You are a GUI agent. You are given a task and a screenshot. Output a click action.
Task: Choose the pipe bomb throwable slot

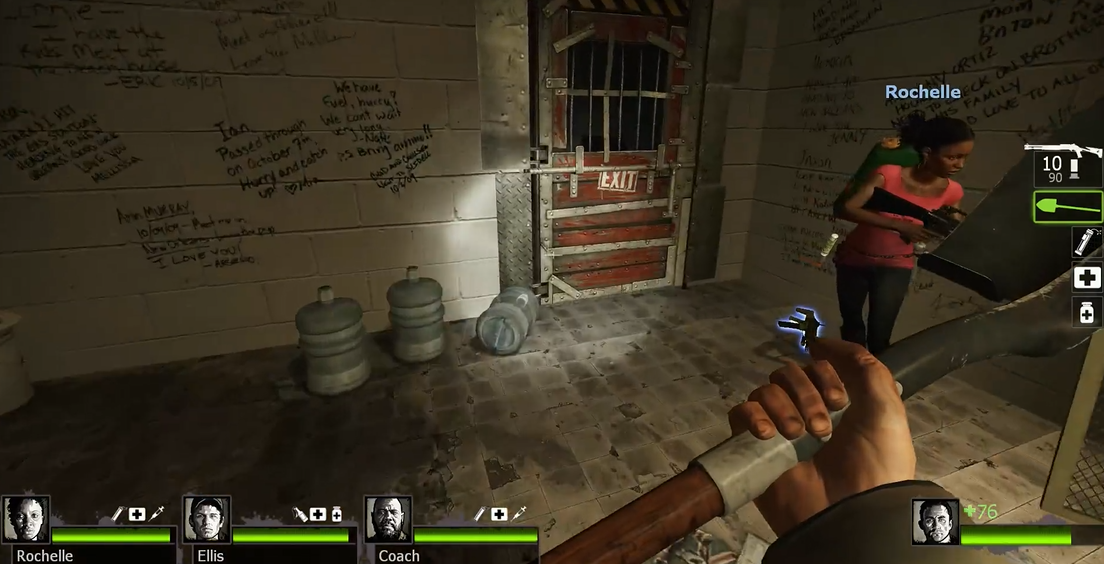pos(1086,242)
